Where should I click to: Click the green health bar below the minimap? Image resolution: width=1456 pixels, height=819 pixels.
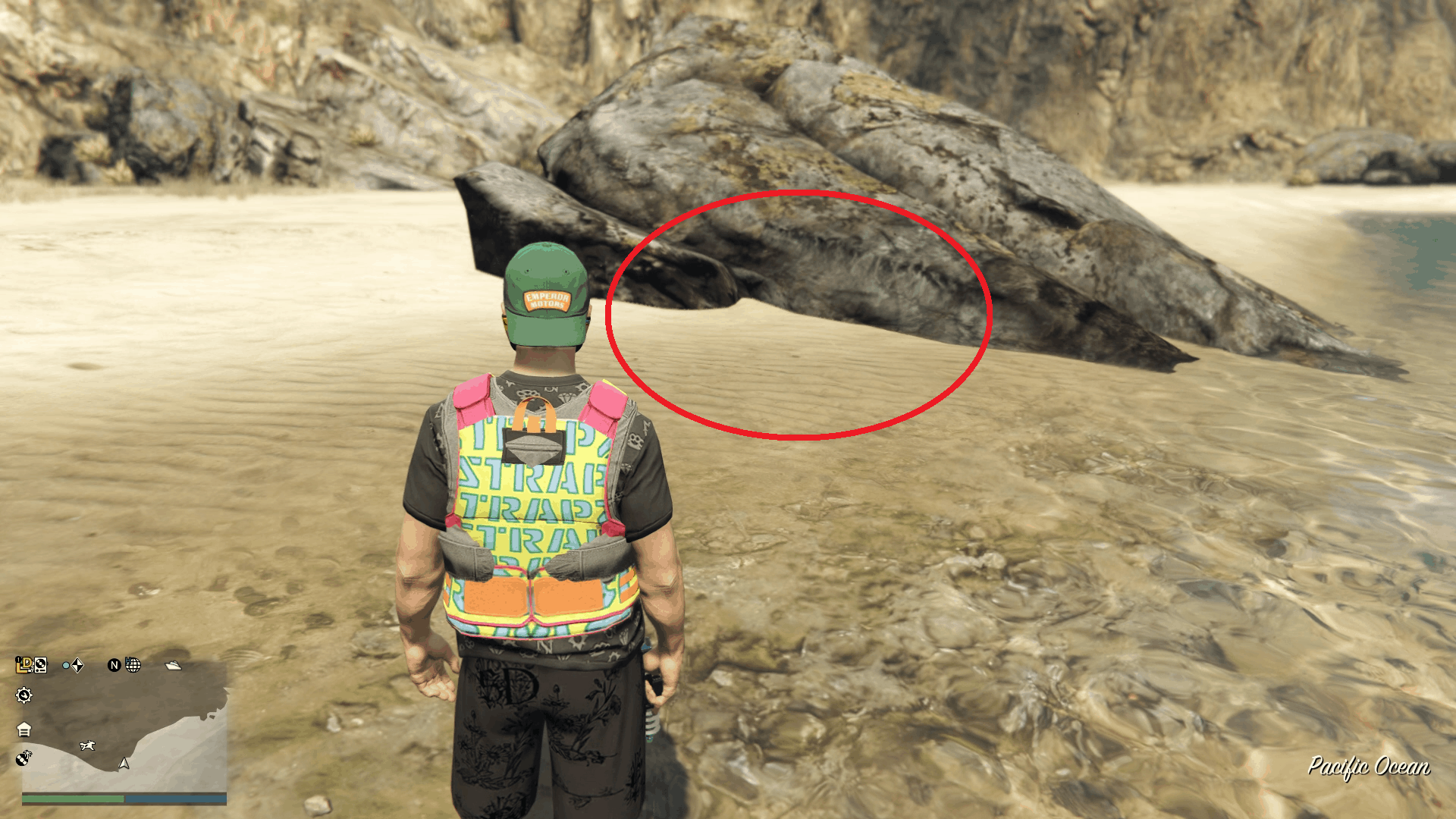click(x=74, y=799)
